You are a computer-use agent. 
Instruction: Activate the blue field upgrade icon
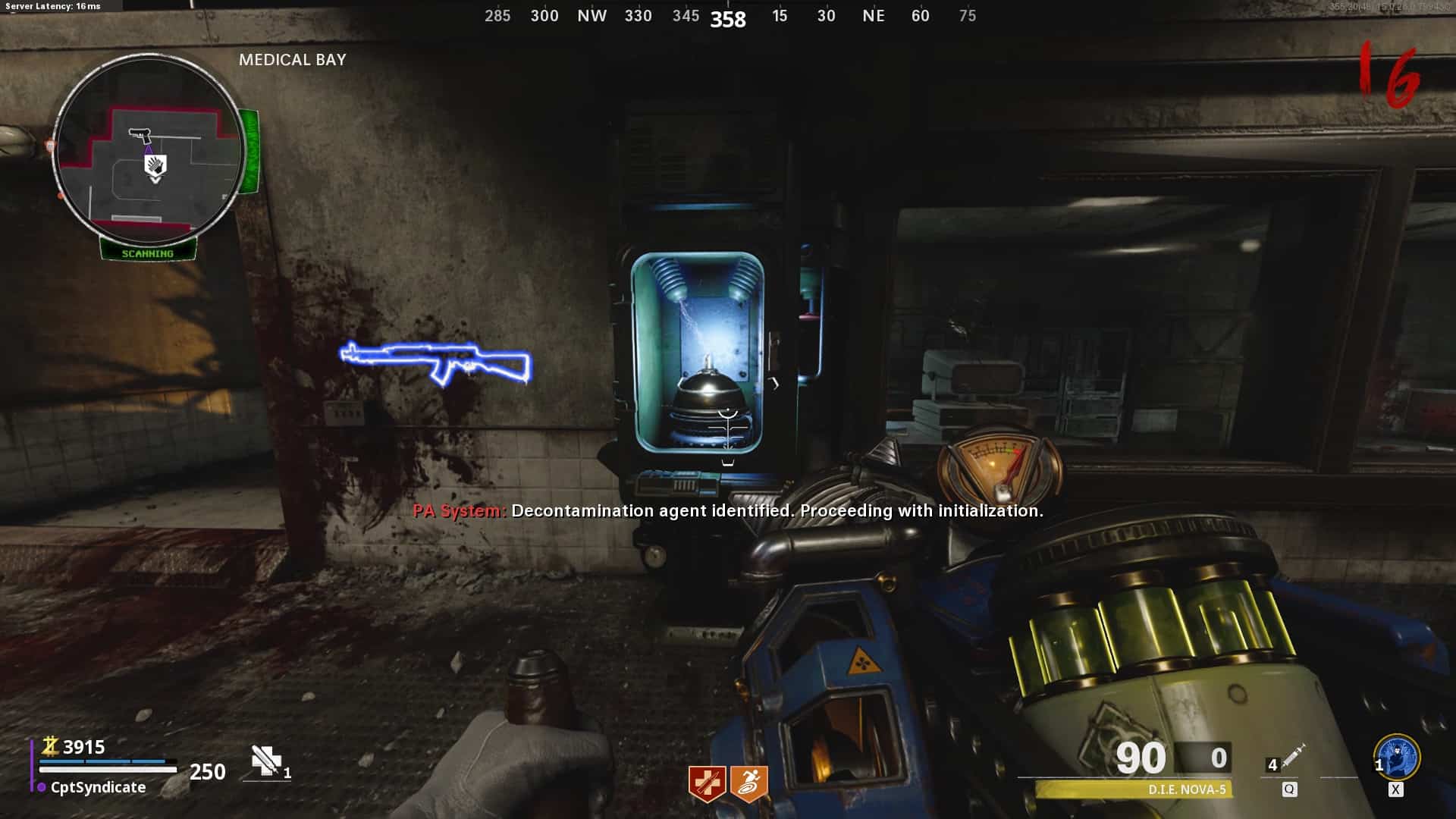pyautogui.click(x=1397, y=758)
